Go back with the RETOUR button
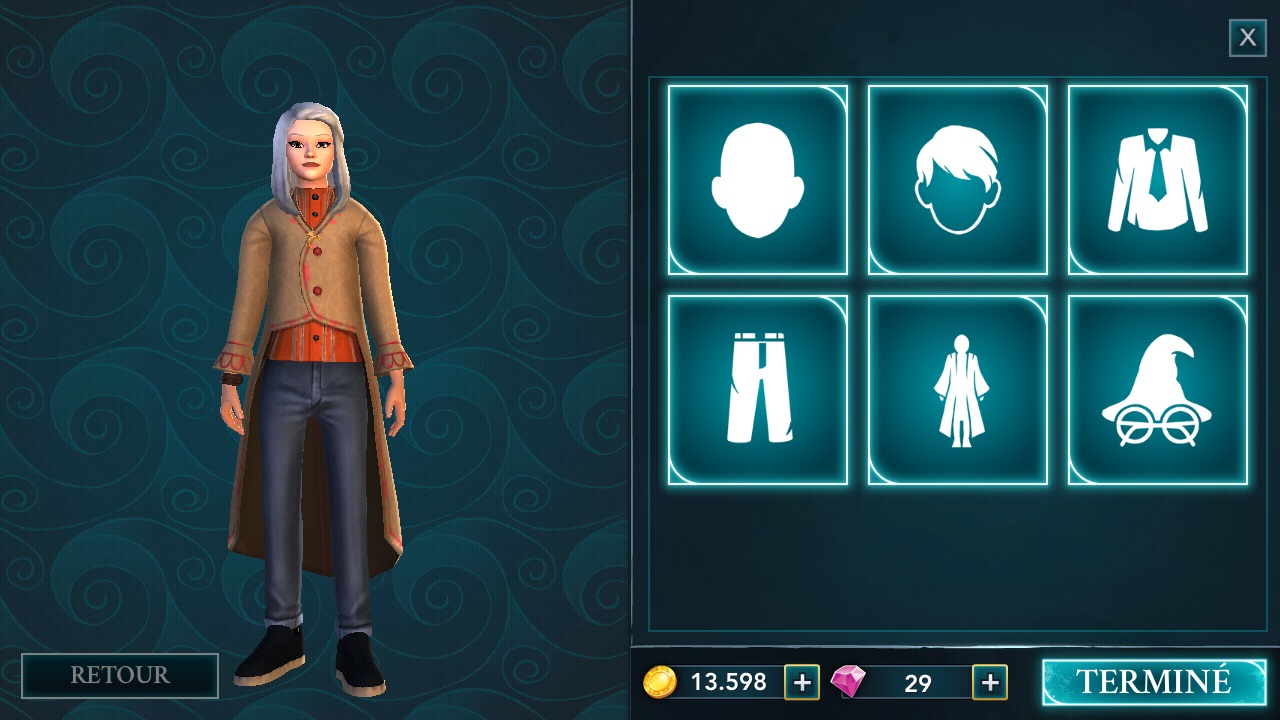Image resolution: width=1280 pixels, height=720 pixels. [x=120, y=675]
